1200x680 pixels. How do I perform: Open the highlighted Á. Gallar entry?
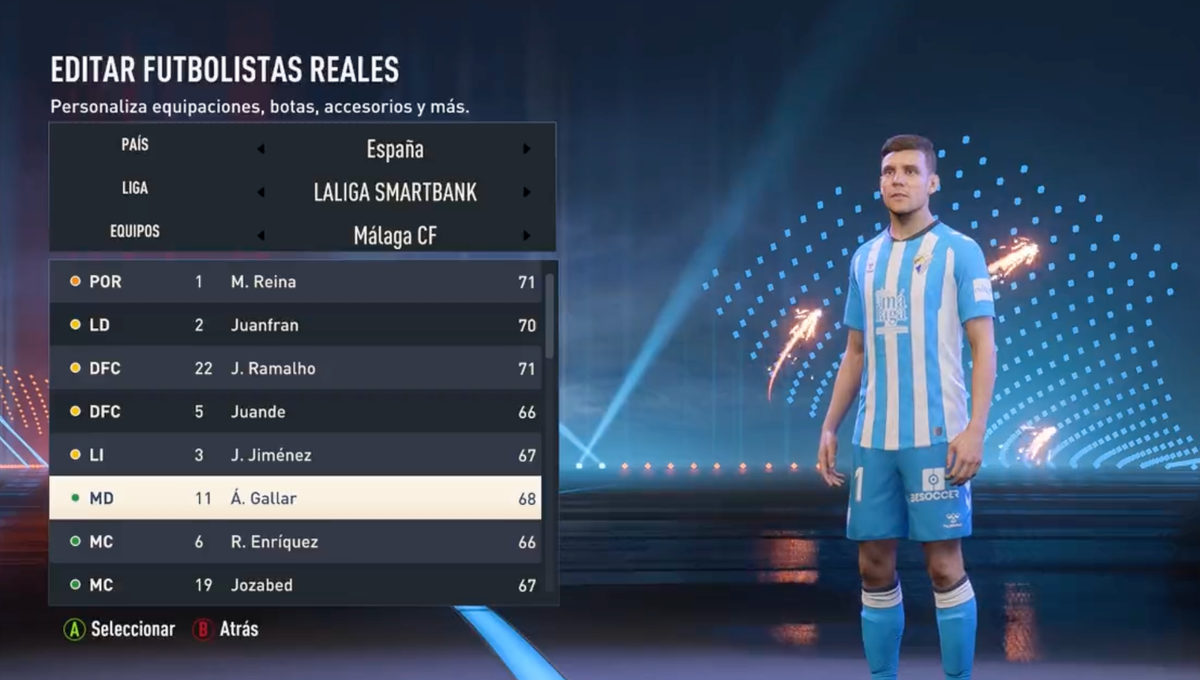[x=295, y=498]
